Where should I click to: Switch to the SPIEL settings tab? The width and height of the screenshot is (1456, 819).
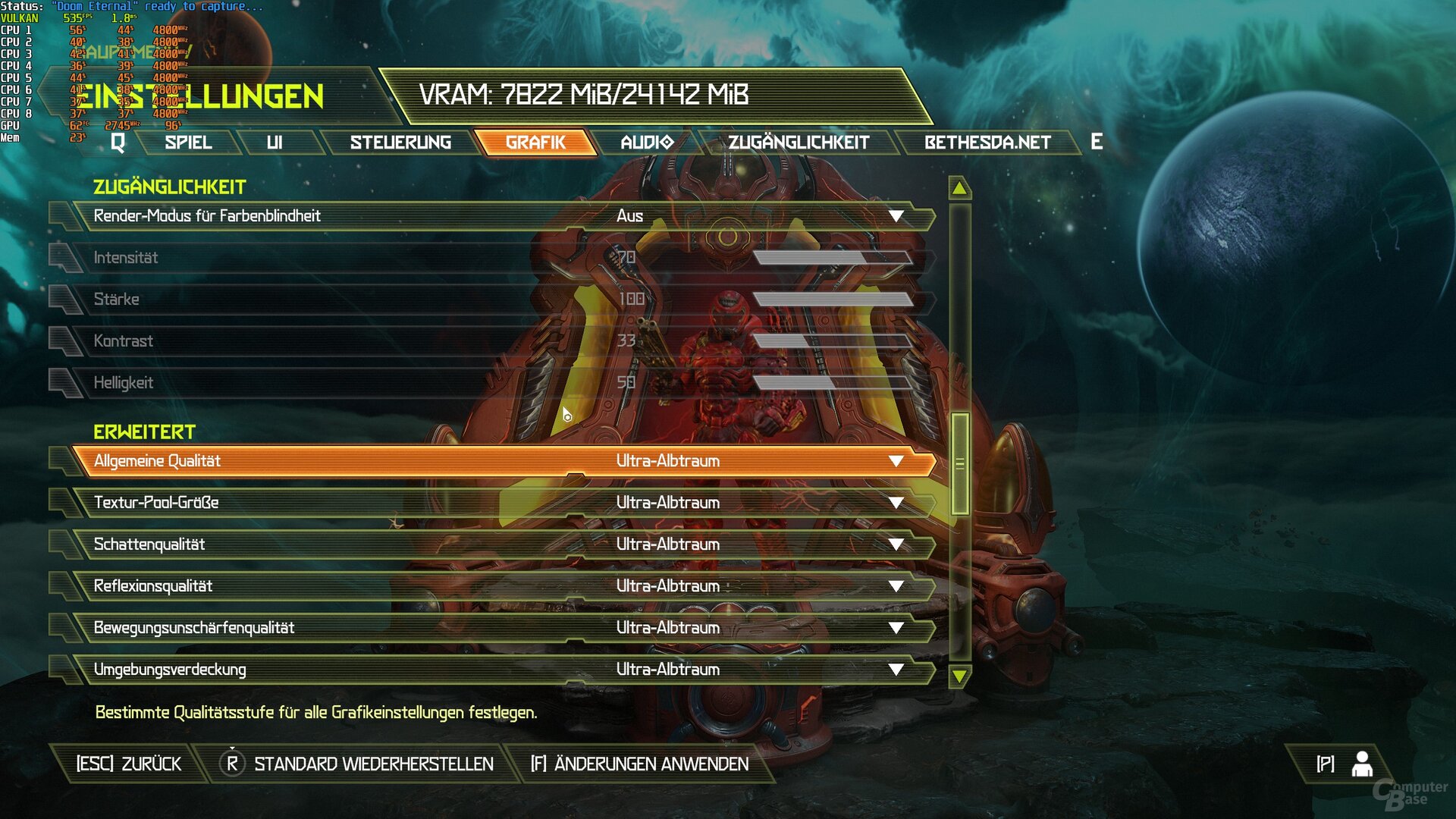[x=188, y=143]
